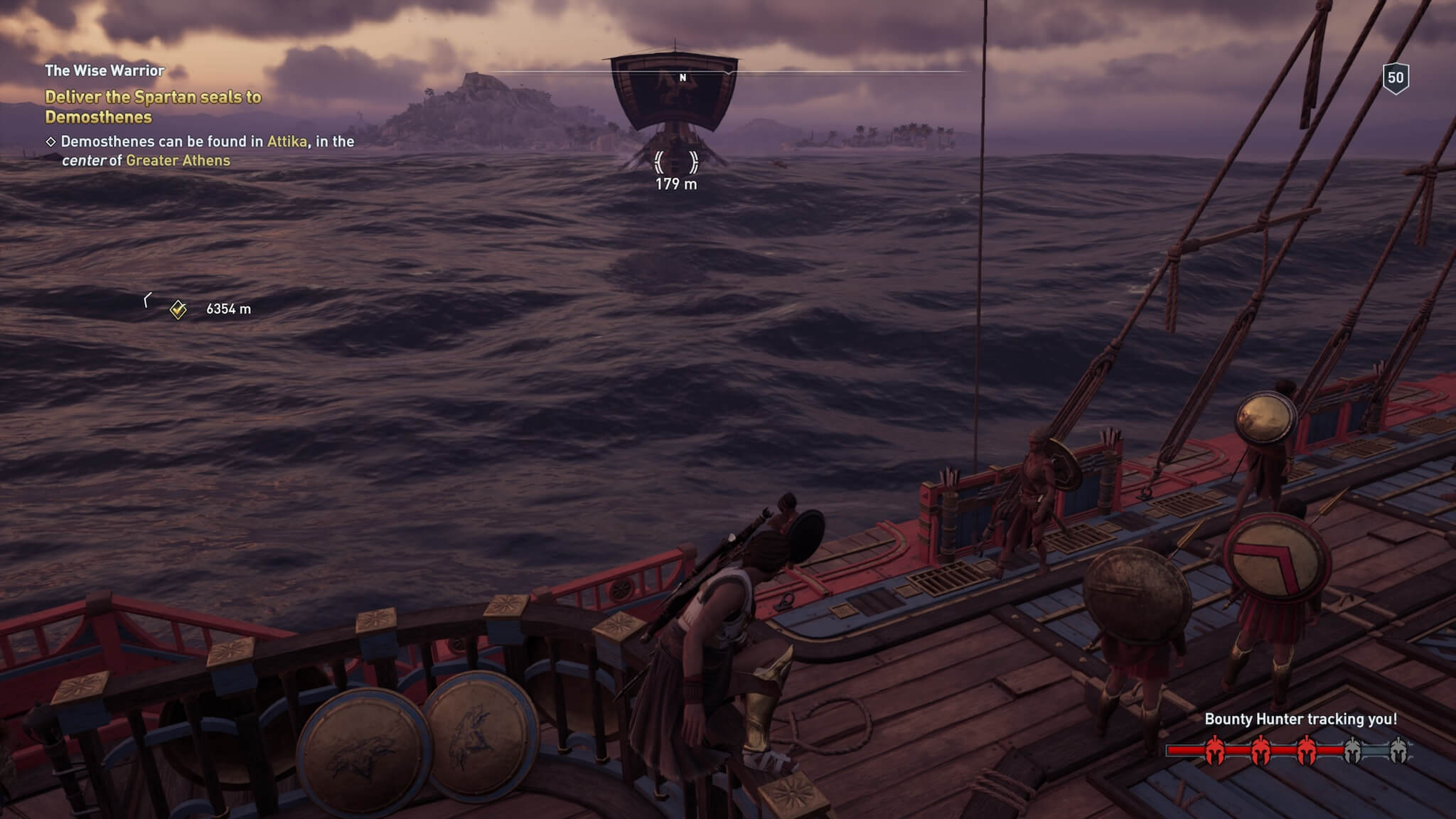Image resolution: width=1456 pixels, height=819 pixels.
Task: Click the gold quest objective diamond marker
Action: click(x=178, y=309)
